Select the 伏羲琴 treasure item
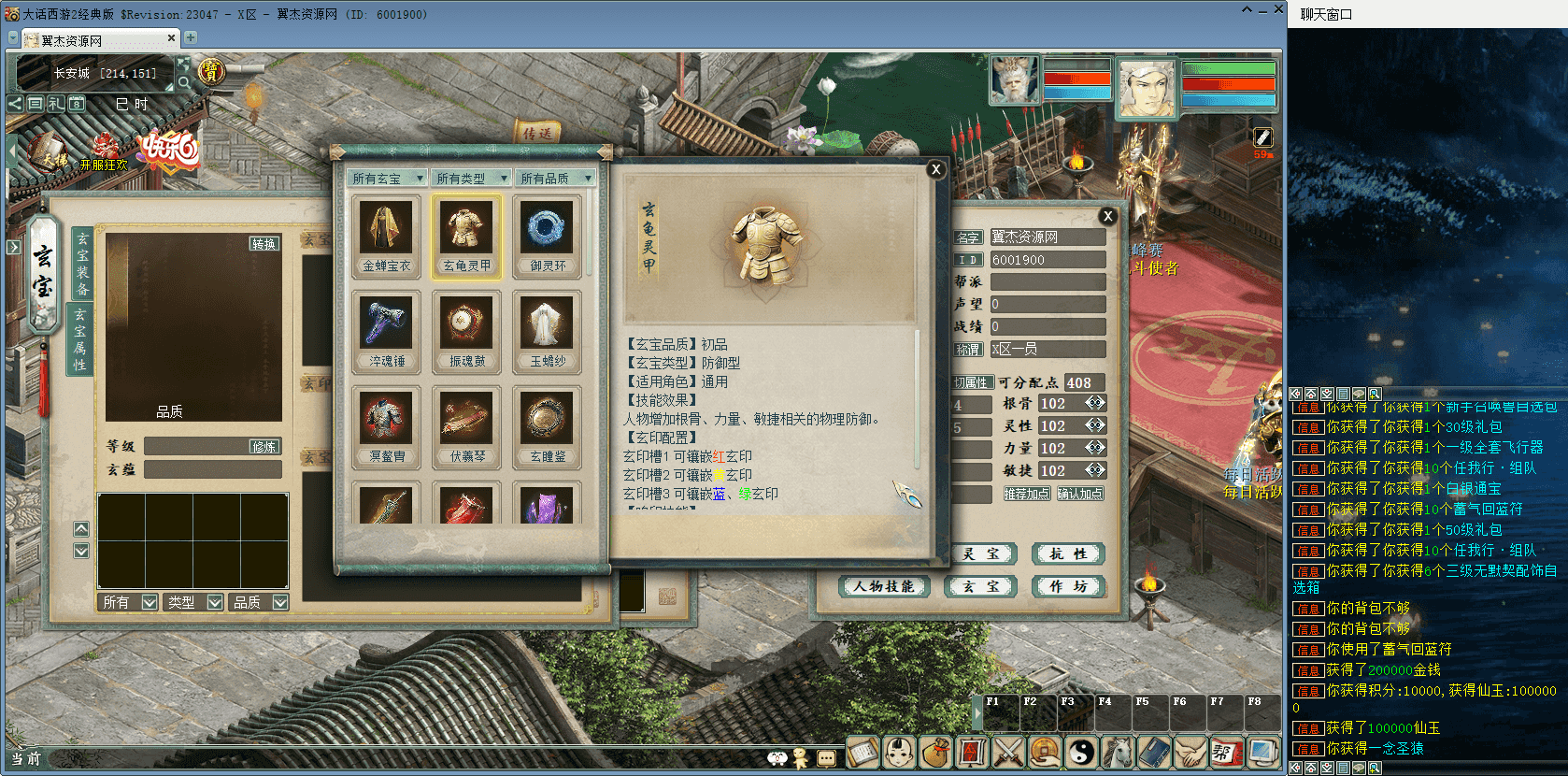Viewport: 1568px width, 776px height. coord(466,426)
